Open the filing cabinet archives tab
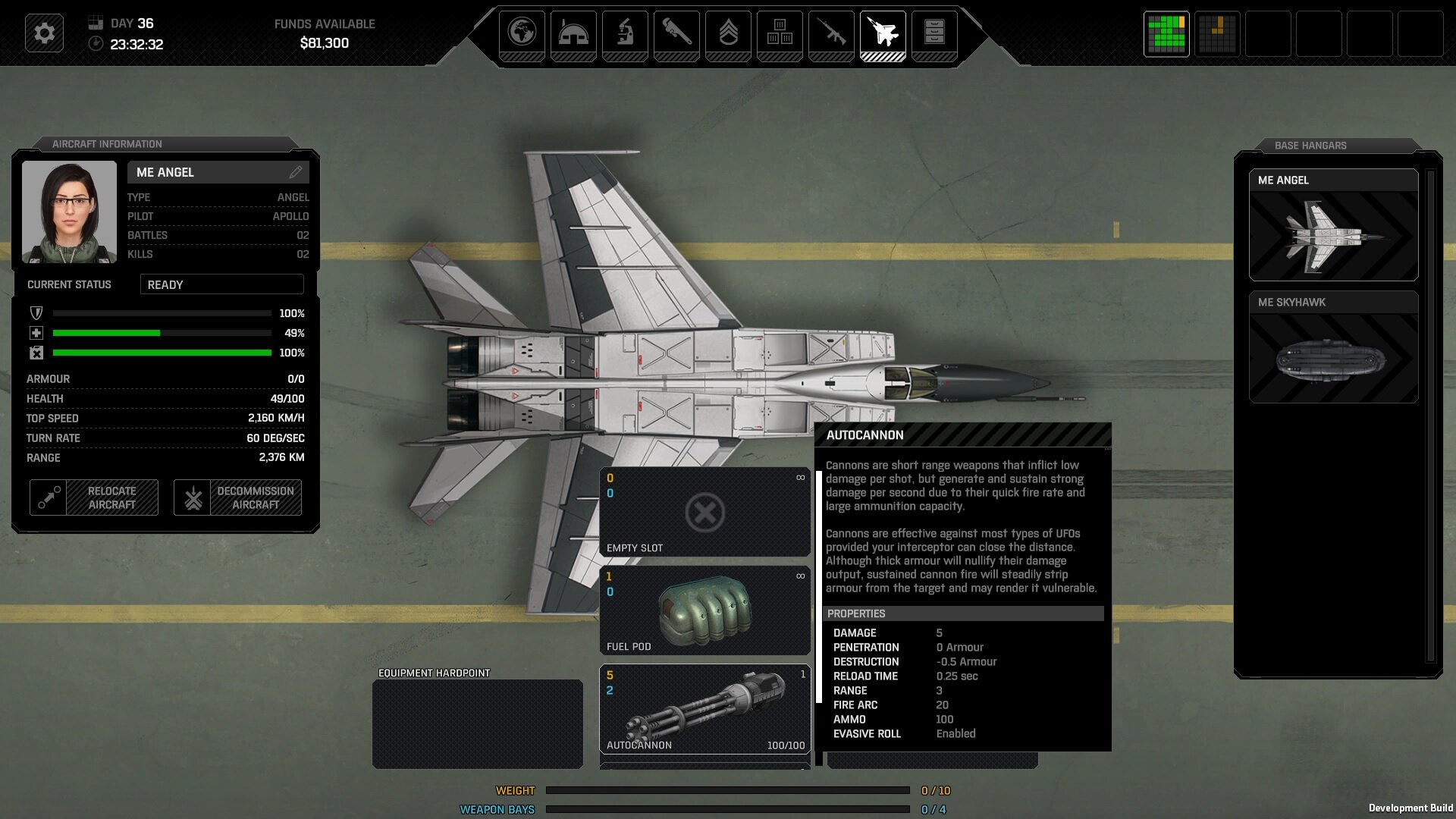The width and height of the screenshot is (1456, 819). click(934, 33)
